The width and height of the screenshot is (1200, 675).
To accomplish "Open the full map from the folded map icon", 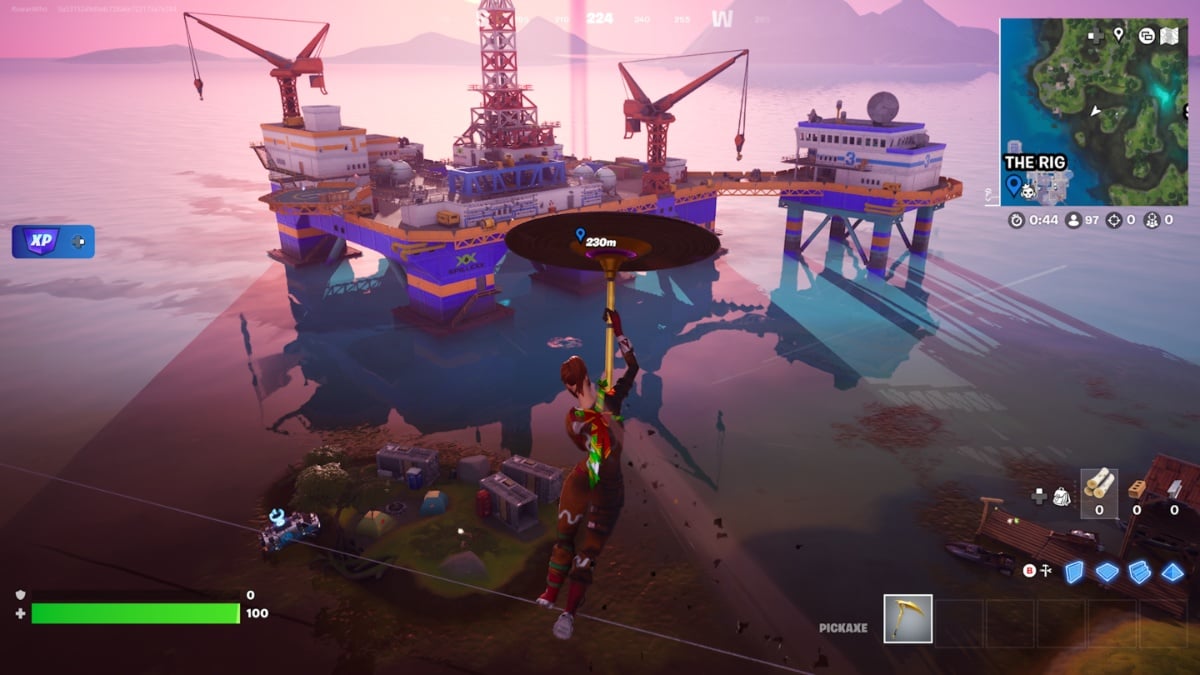I will pos(1169,36).
